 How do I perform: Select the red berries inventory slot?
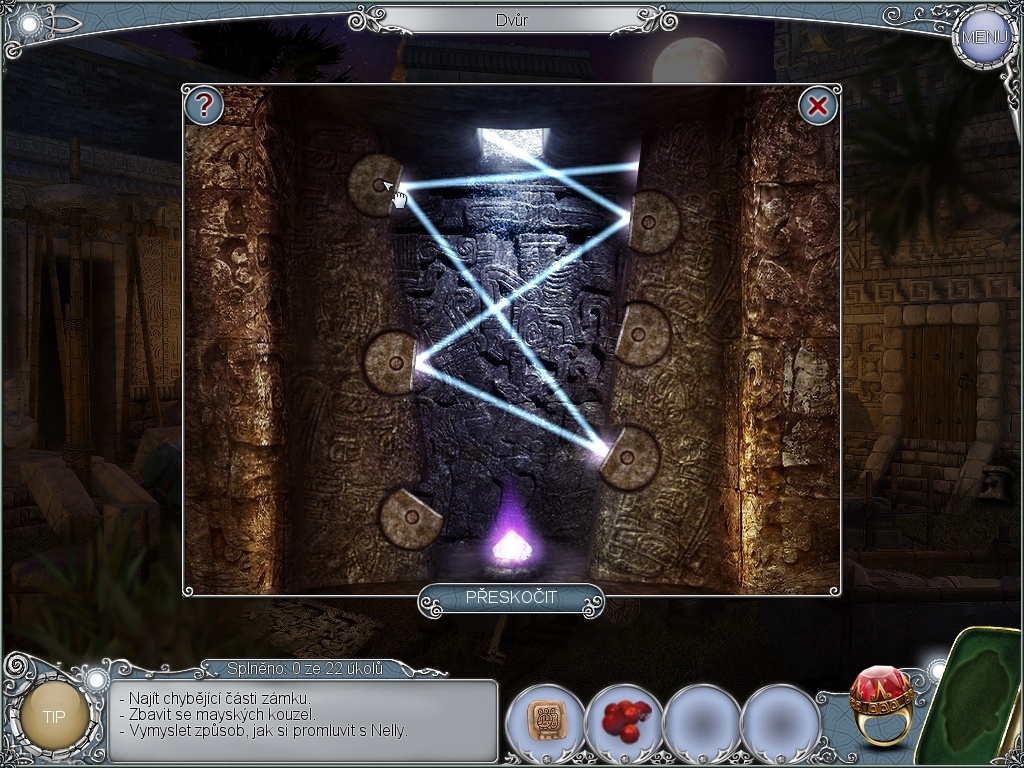click(623, 720)
